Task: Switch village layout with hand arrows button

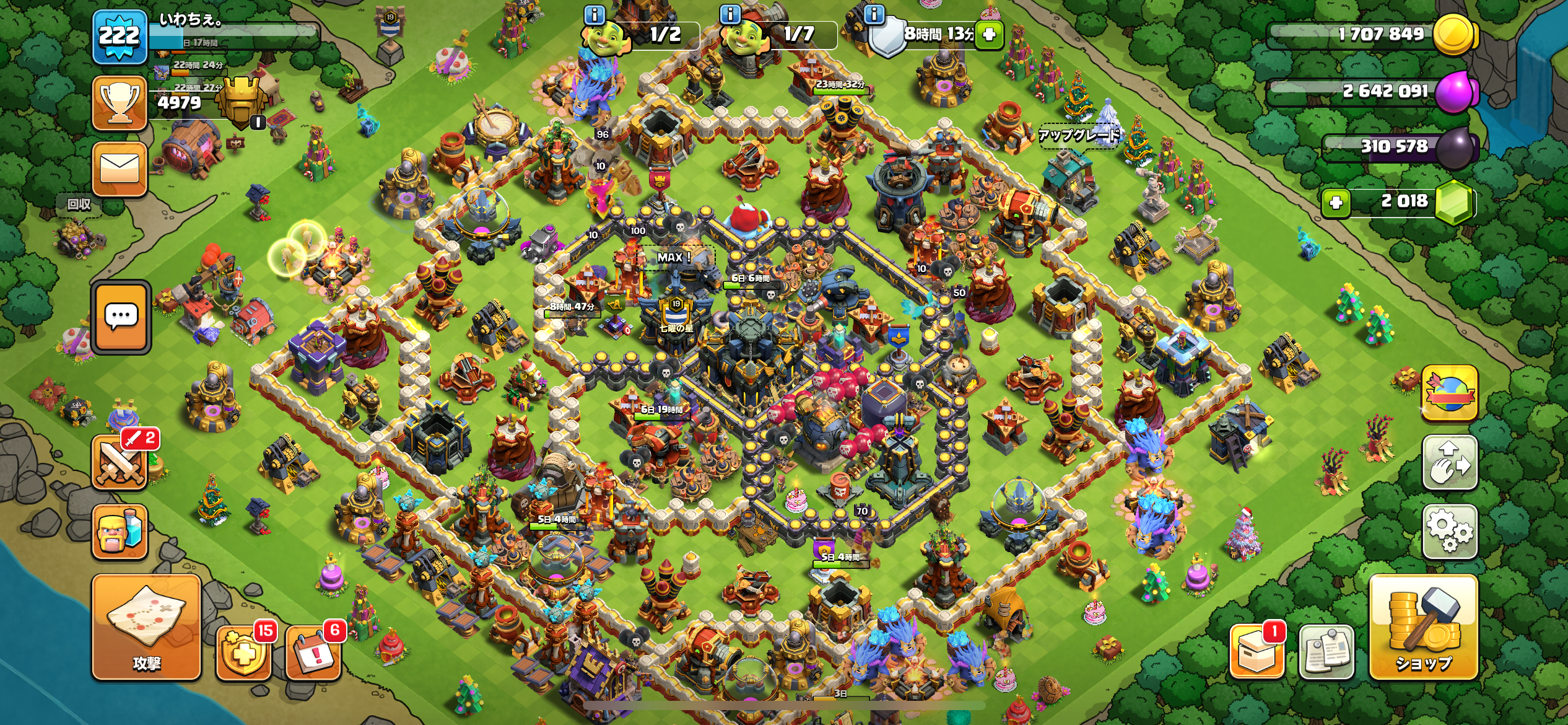Action: 1449,462
